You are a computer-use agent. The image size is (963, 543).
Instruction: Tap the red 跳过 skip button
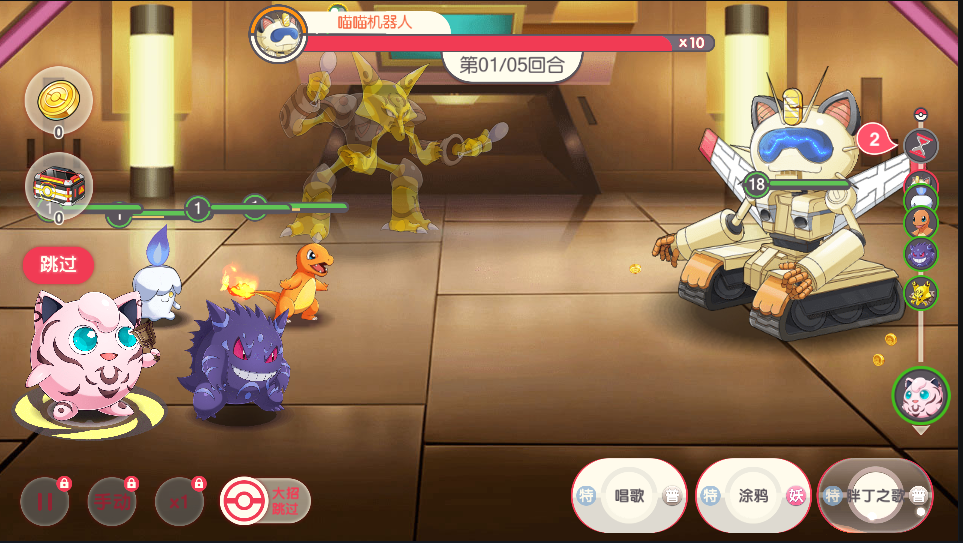[58, 265]
